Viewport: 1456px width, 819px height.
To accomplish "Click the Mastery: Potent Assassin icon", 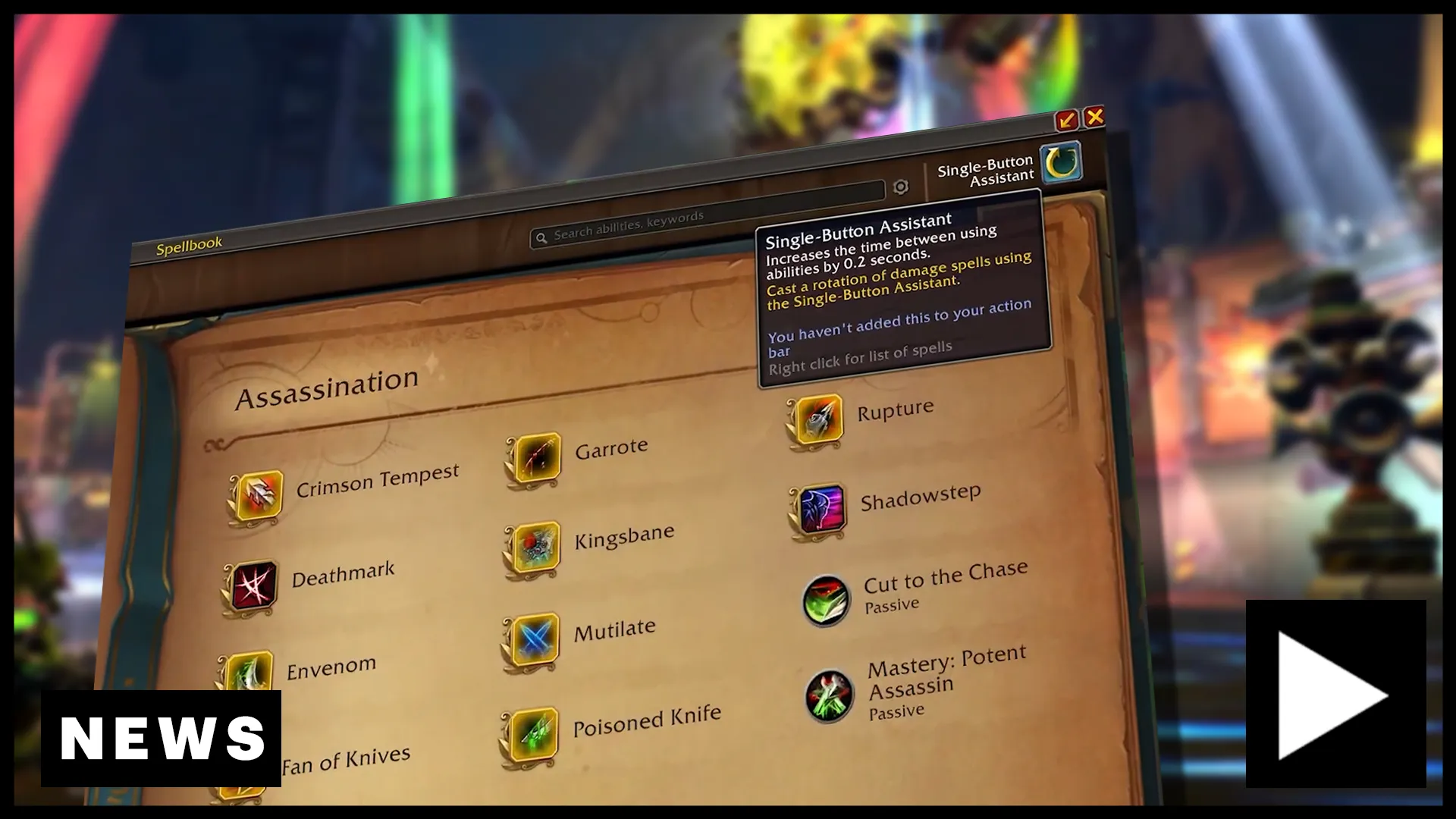I will click(x=830, y=694).
